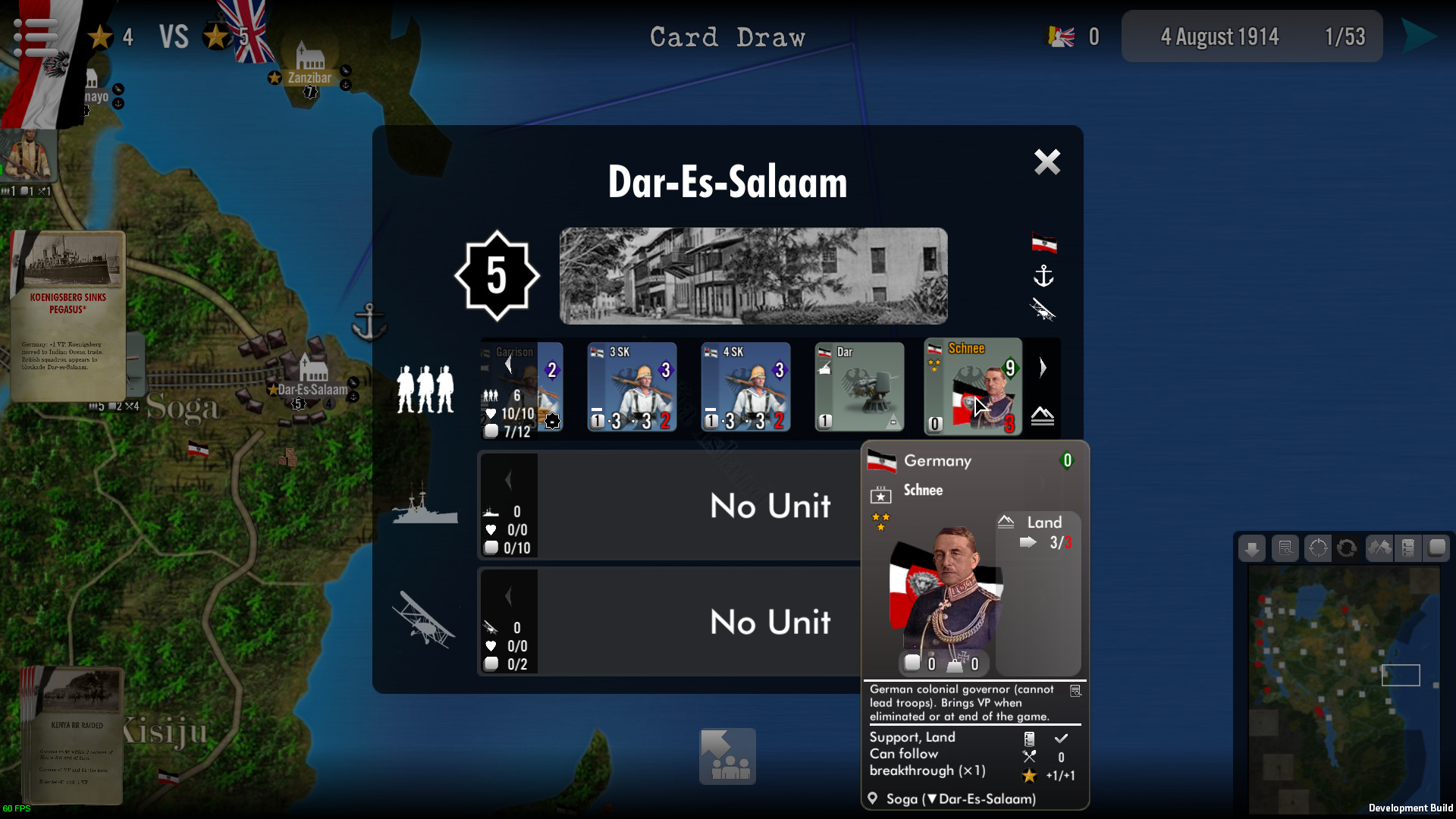Click the event log magnifier icon on Schnee tooltip
This screenshot has height=819, width=1456.
tap(1076, 691)
